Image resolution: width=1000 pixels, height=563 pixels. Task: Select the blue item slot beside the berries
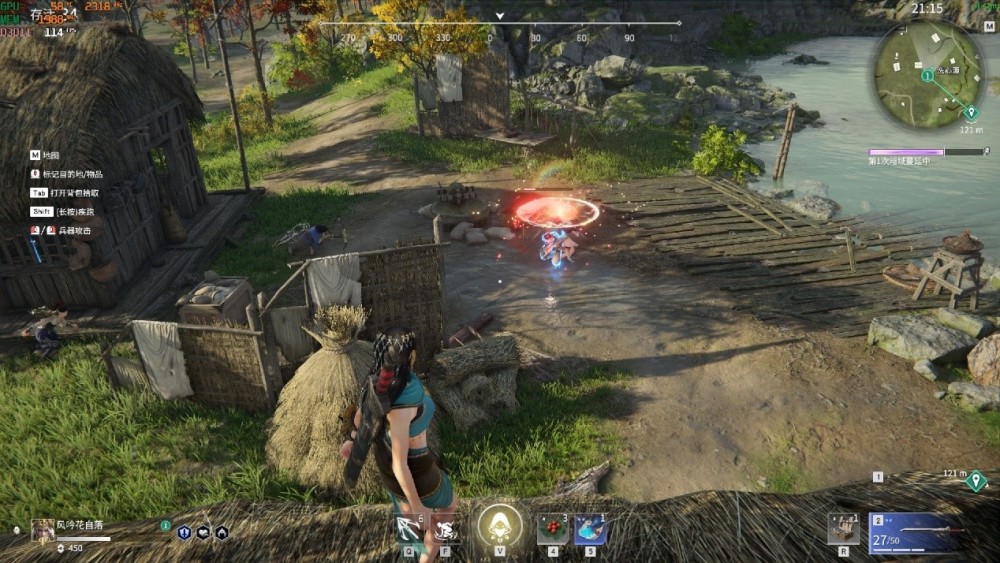590,528
